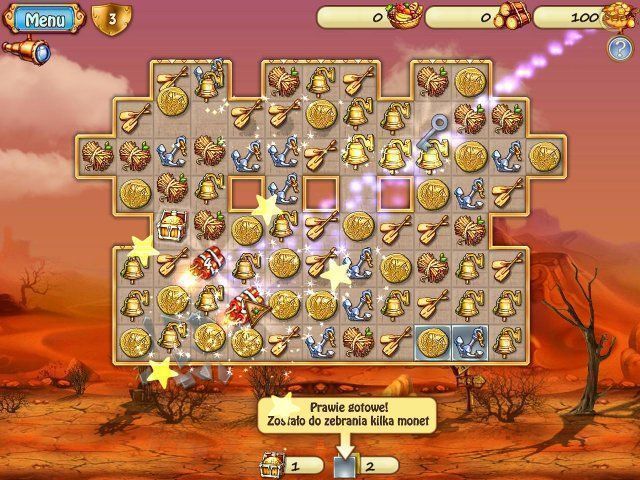Select the gold coin on the blue-backed tile
This screenshot has height=480, width=640.
click(433, 341)
